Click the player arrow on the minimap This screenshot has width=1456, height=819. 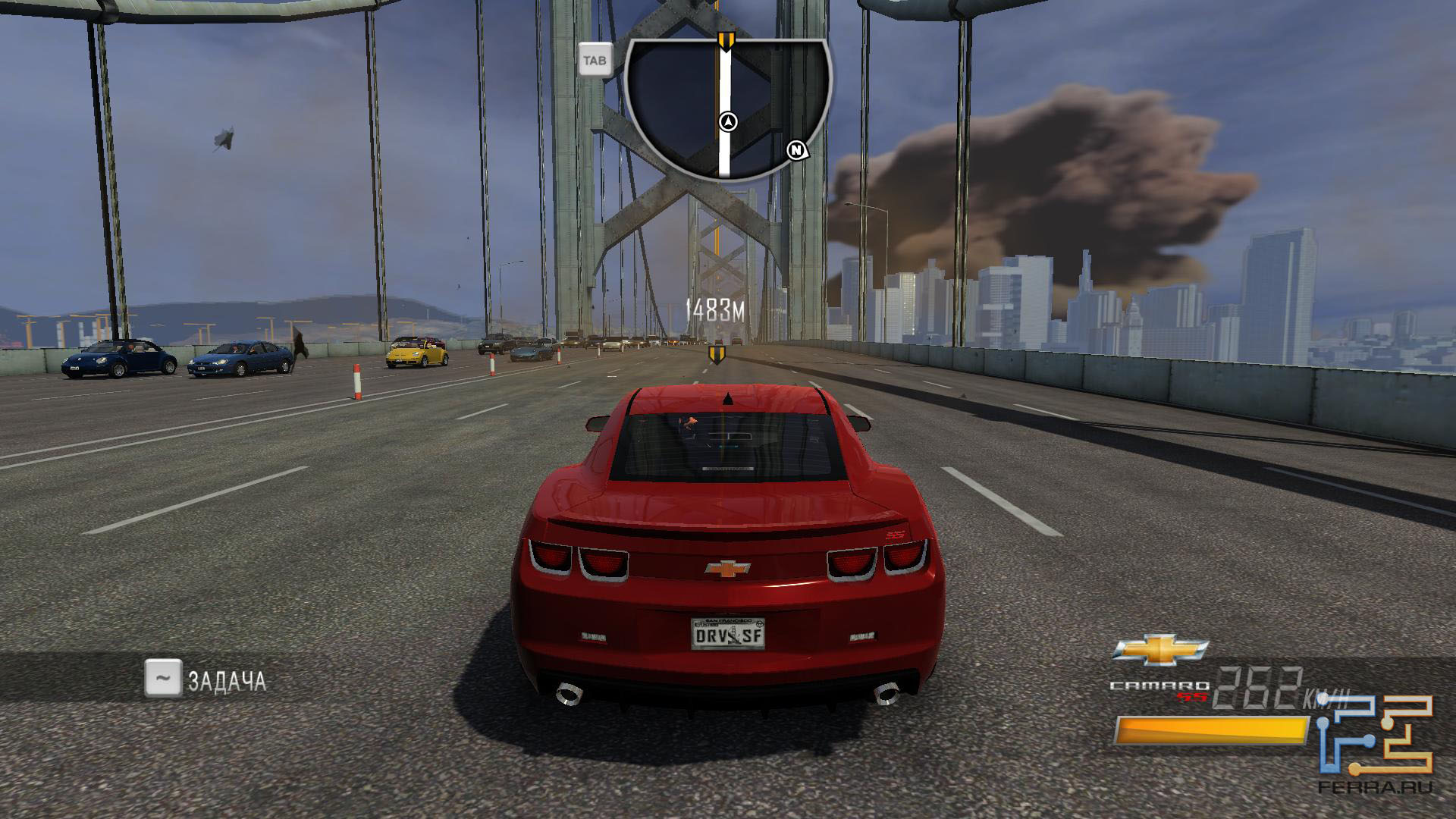728,121
